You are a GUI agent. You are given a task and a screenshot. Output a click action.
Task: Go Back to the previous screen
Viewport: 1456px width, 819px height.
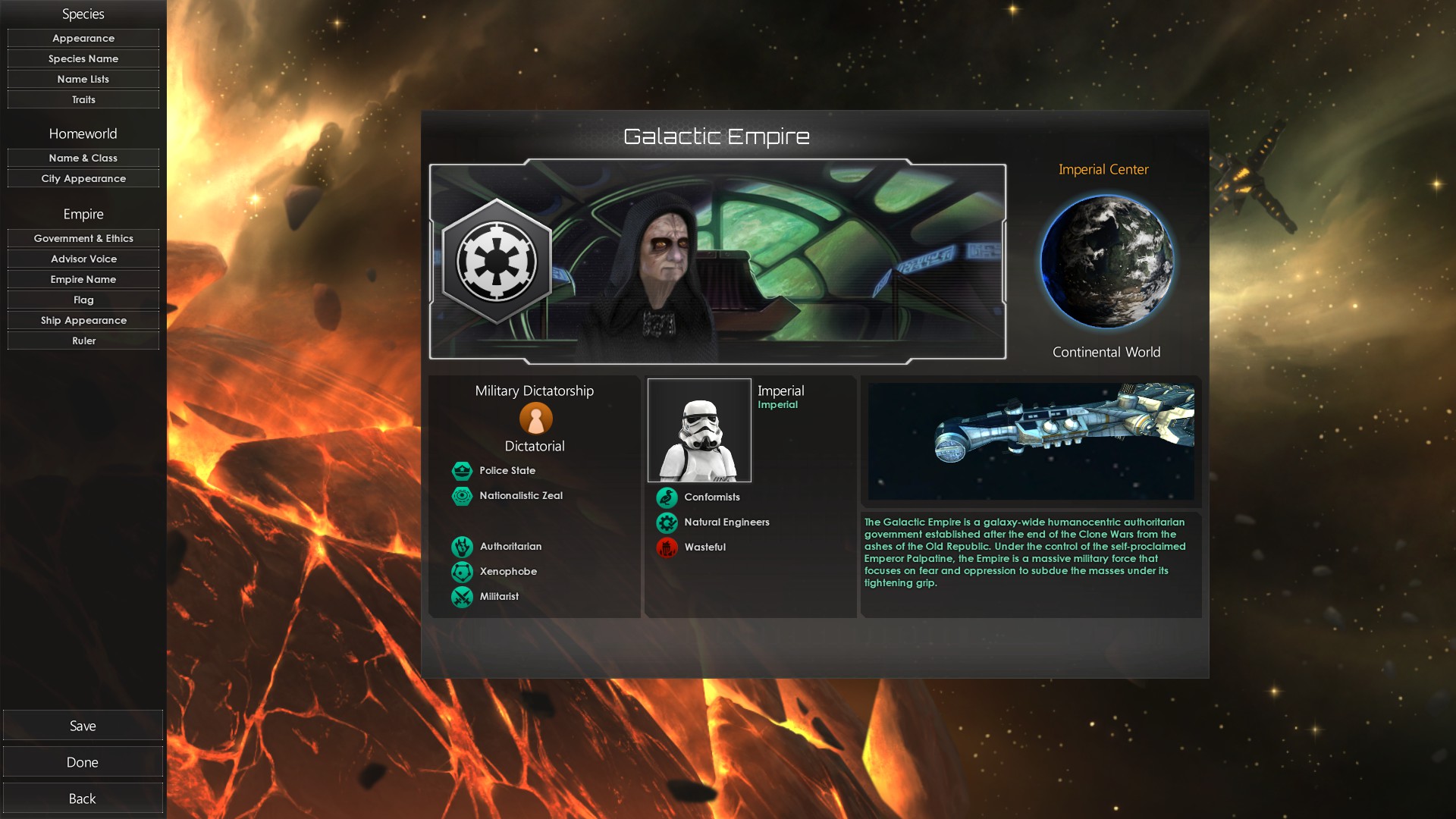83,799
